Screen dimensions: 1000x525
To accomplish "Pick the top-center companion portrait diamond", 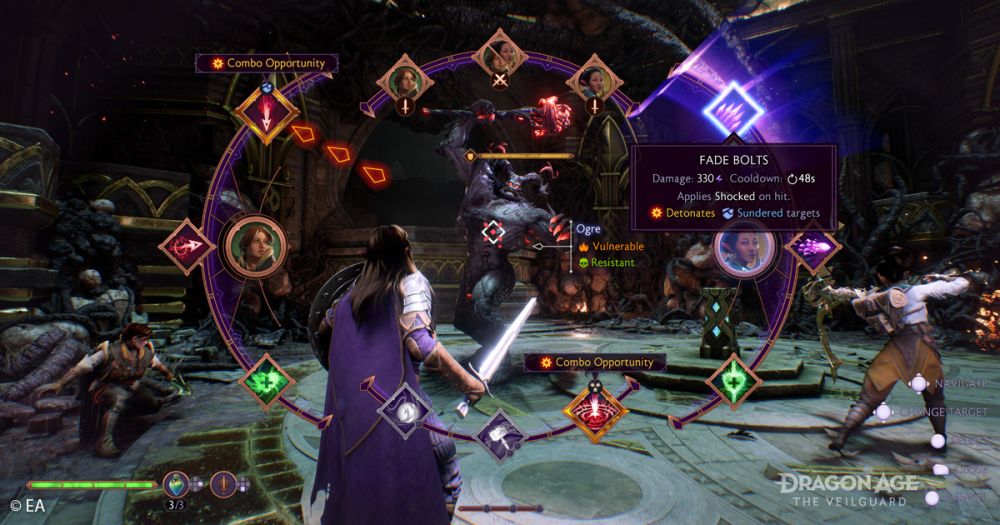I will (x=499, y=51).
